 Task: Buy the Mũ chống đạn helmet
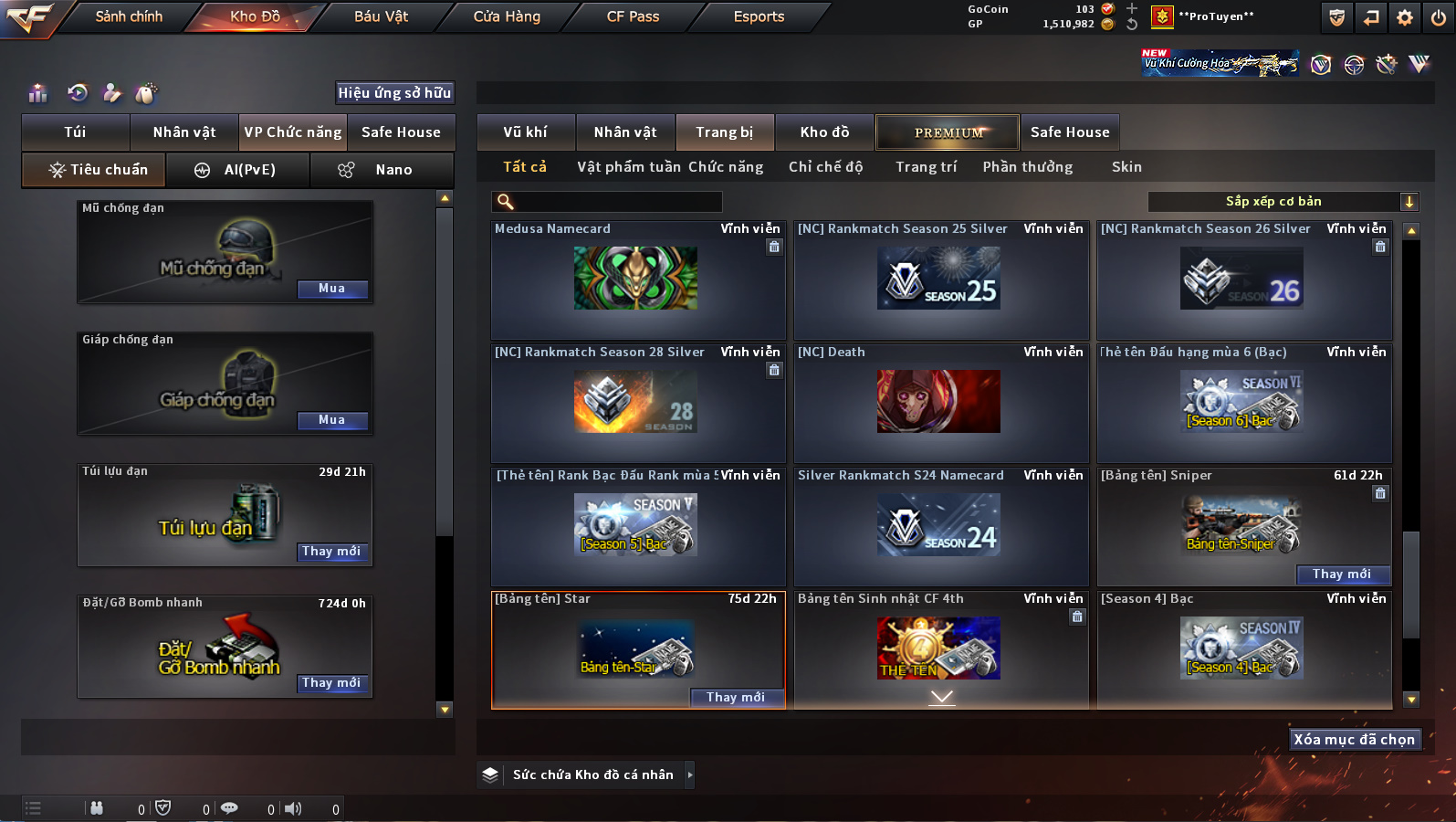tap(331, 289)
